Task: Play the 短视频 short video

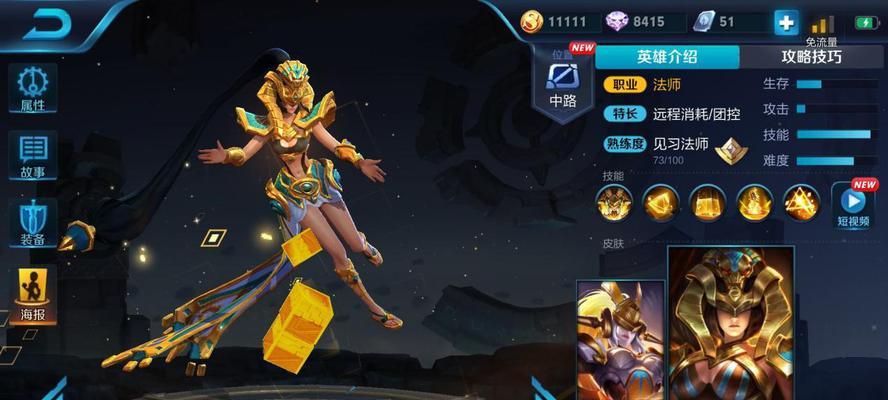Action: tap(853, 205)
